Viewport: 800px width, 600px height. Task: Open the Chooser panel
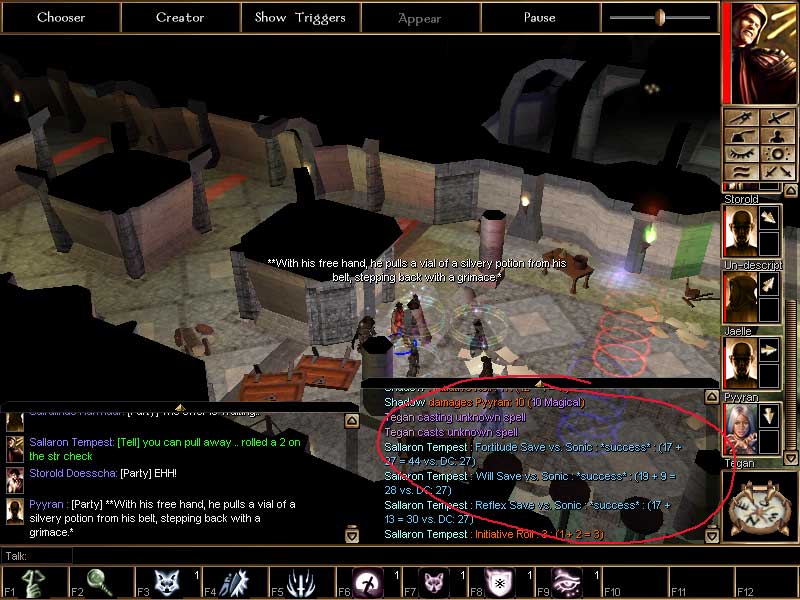coord(60,17)
